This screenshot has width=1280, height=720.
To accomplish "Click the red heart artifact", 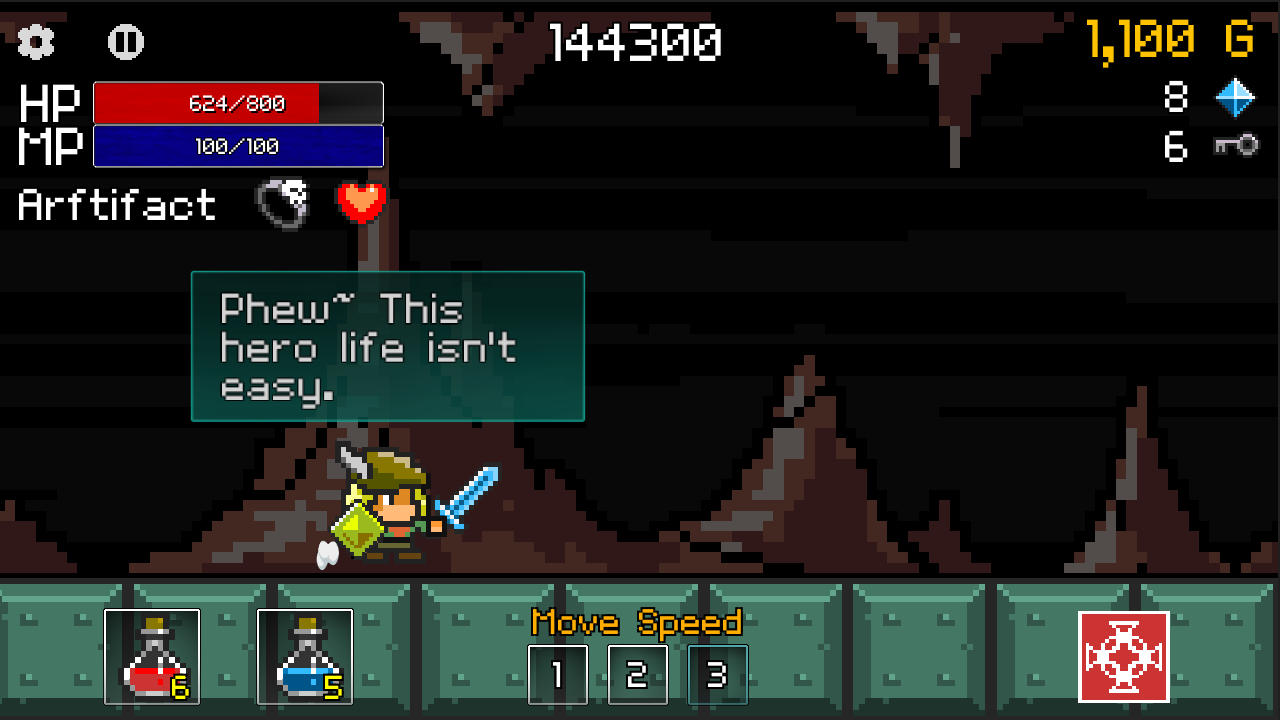I will (x=360, y=201).
